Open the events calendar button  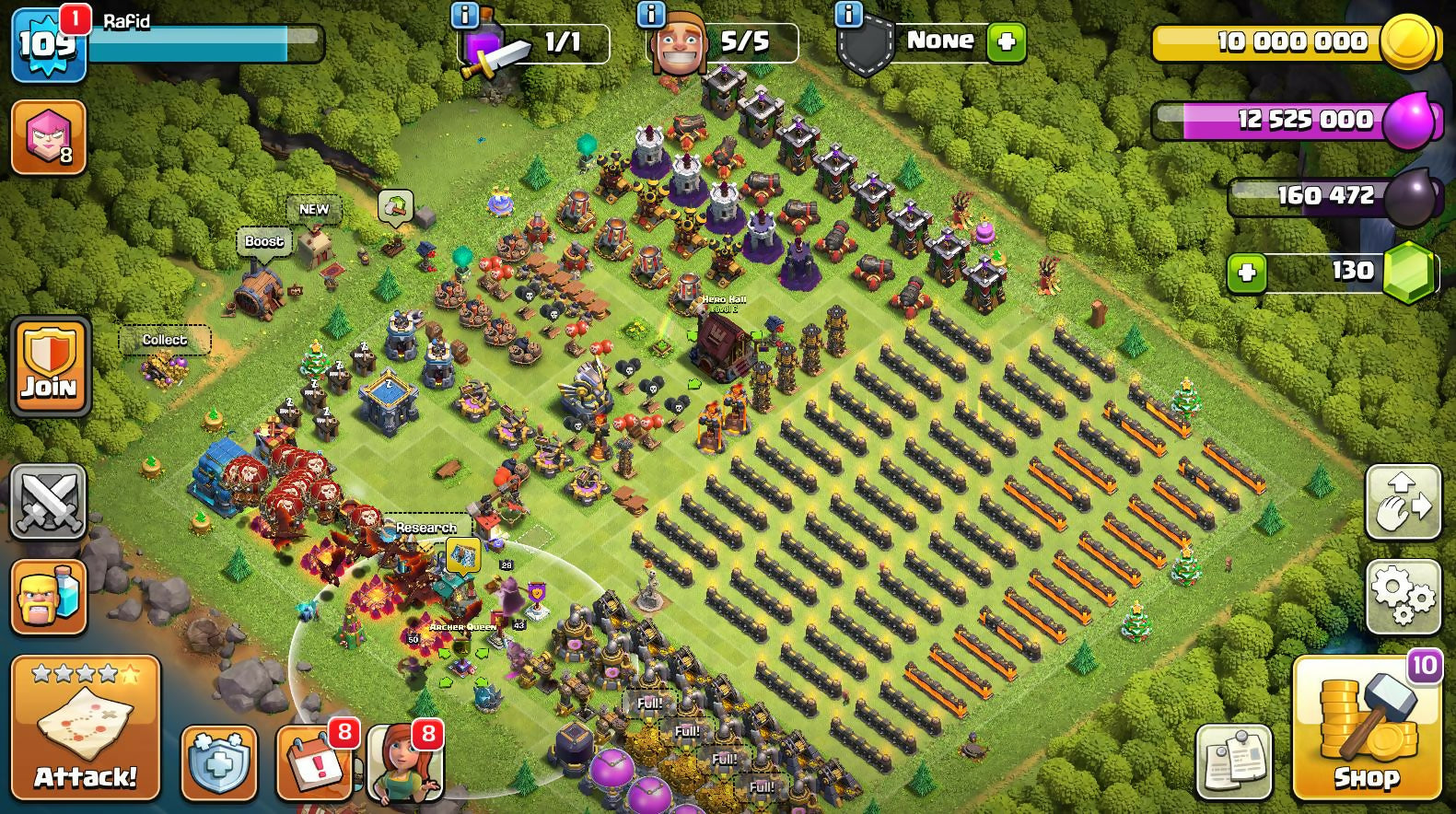click(x=313, y=763)
